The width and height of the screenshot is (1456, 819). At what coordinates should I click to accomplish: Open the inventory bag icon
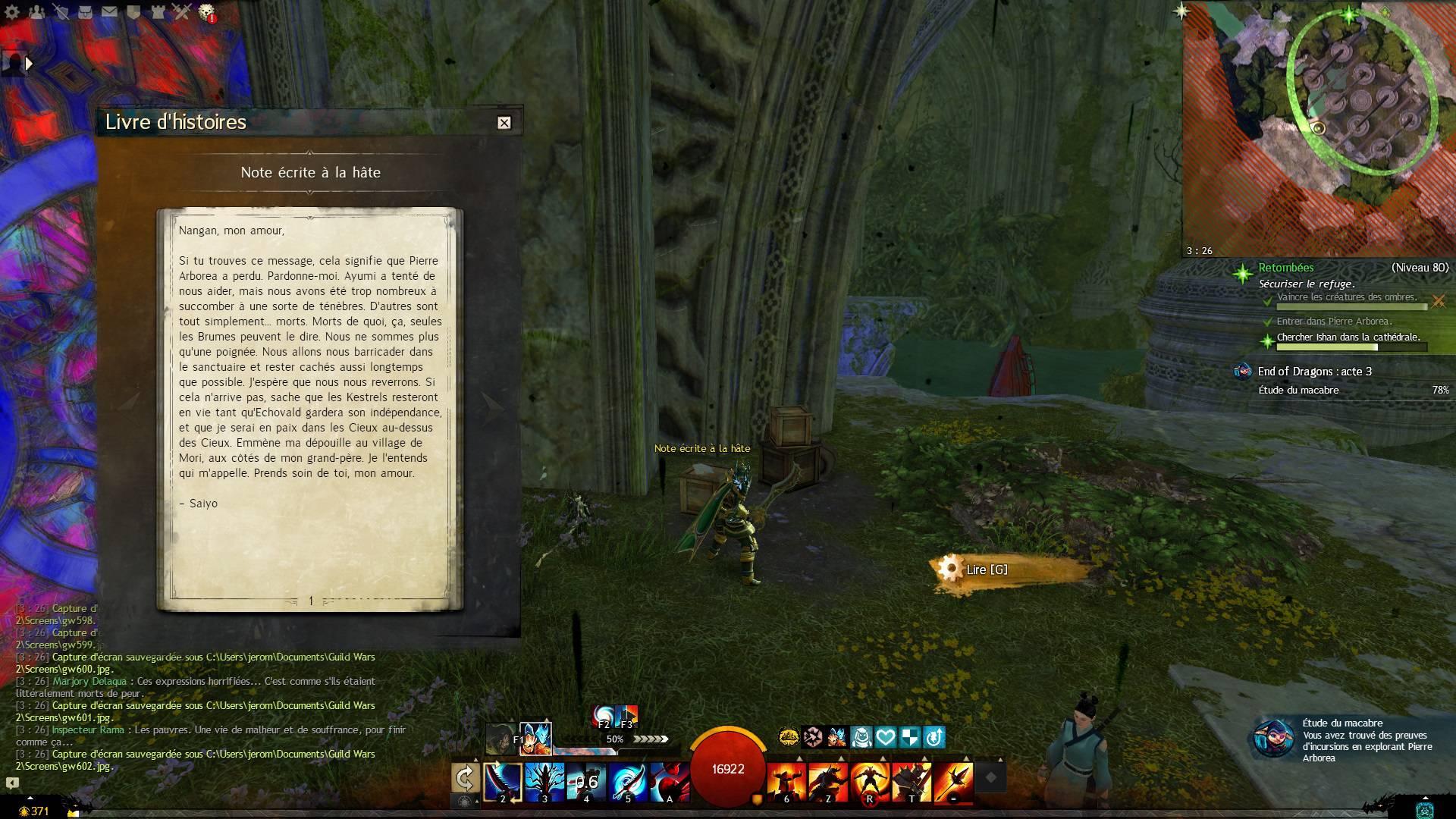click(86, 11)
